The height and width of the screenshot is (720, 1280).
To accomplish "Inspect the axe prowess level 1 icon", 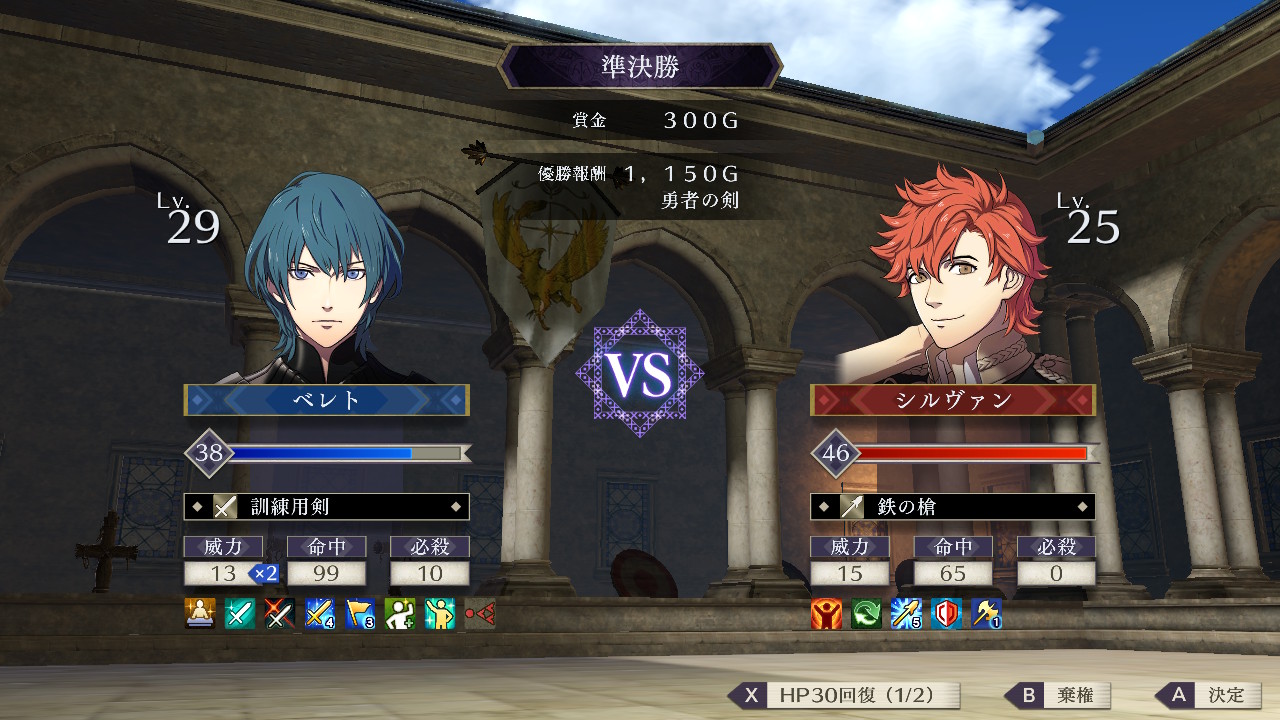I will 986,613.
